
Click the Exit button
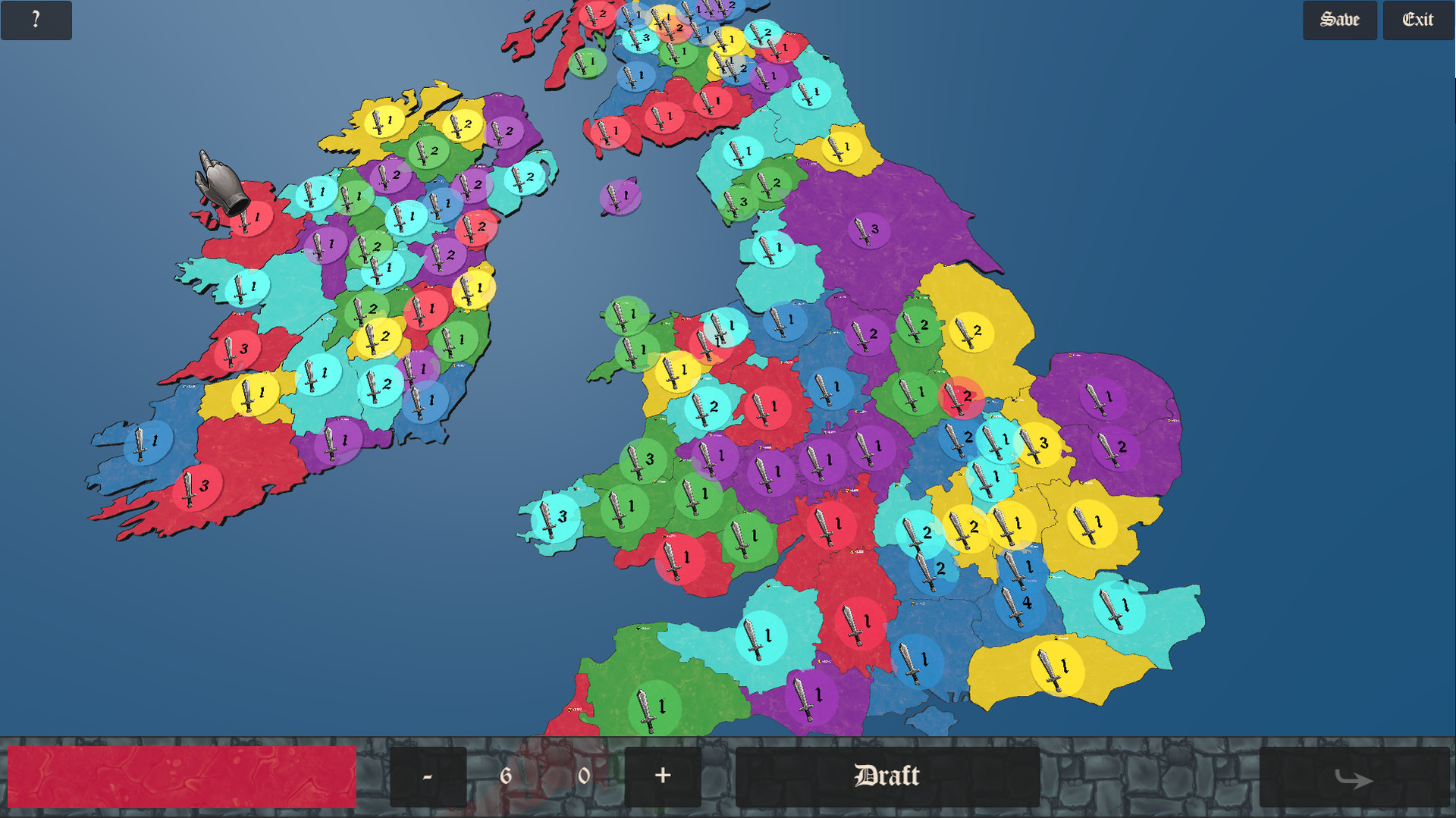[x=1417, y=20]
